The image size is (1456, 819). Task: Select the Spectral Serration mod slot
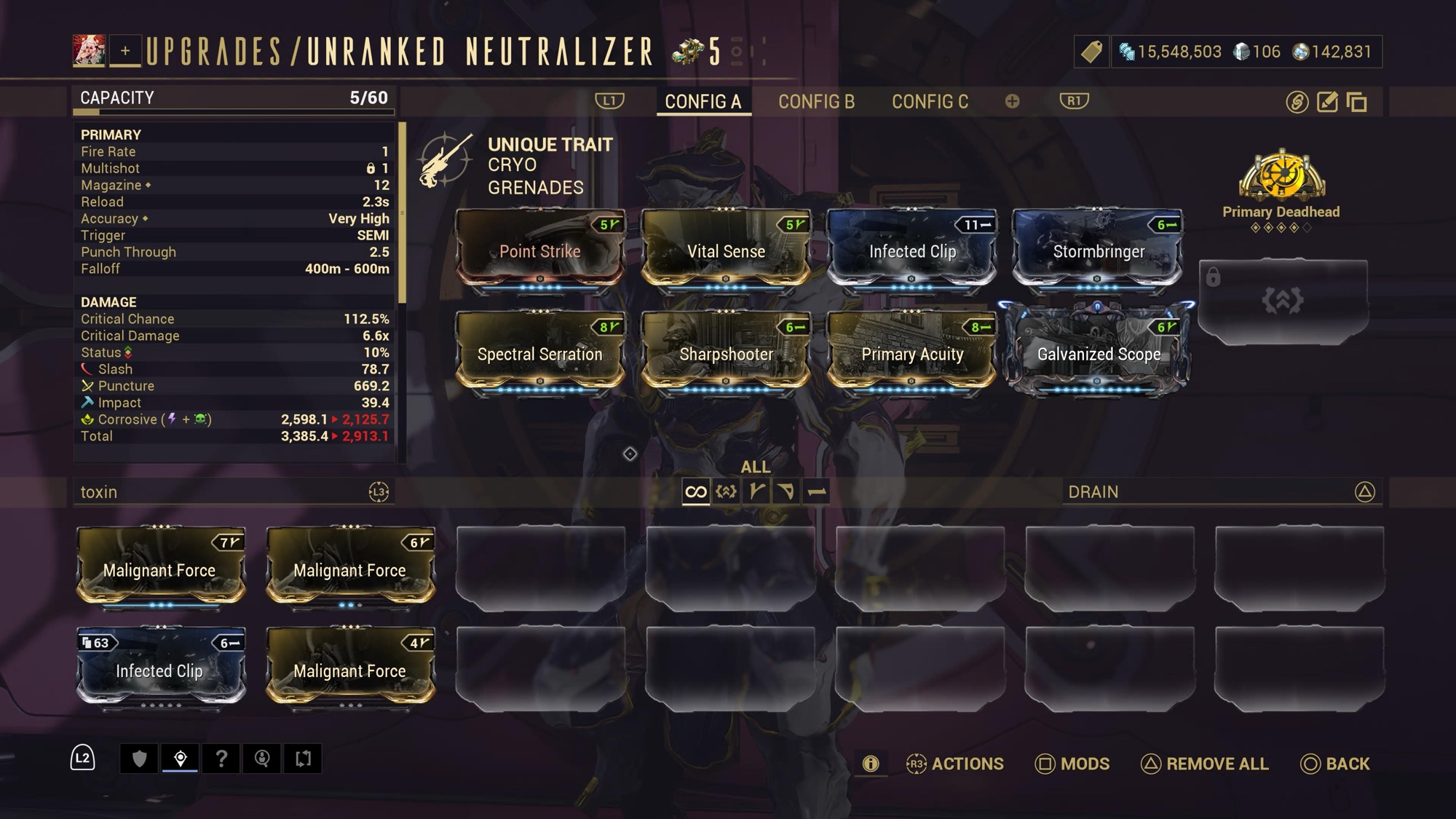[539, 354]
